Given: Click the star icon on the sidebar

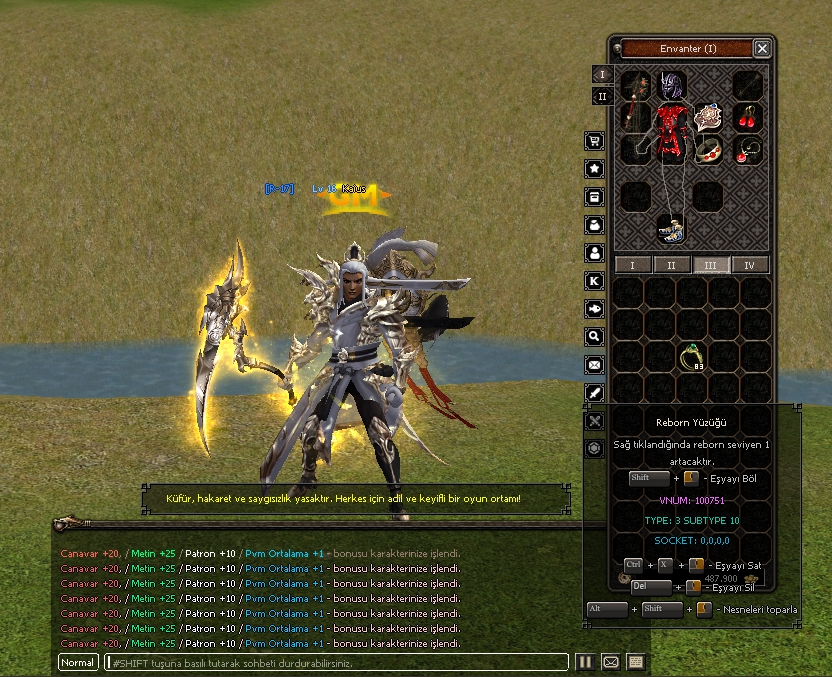Looking at the screenshot, I should point(595,169).
